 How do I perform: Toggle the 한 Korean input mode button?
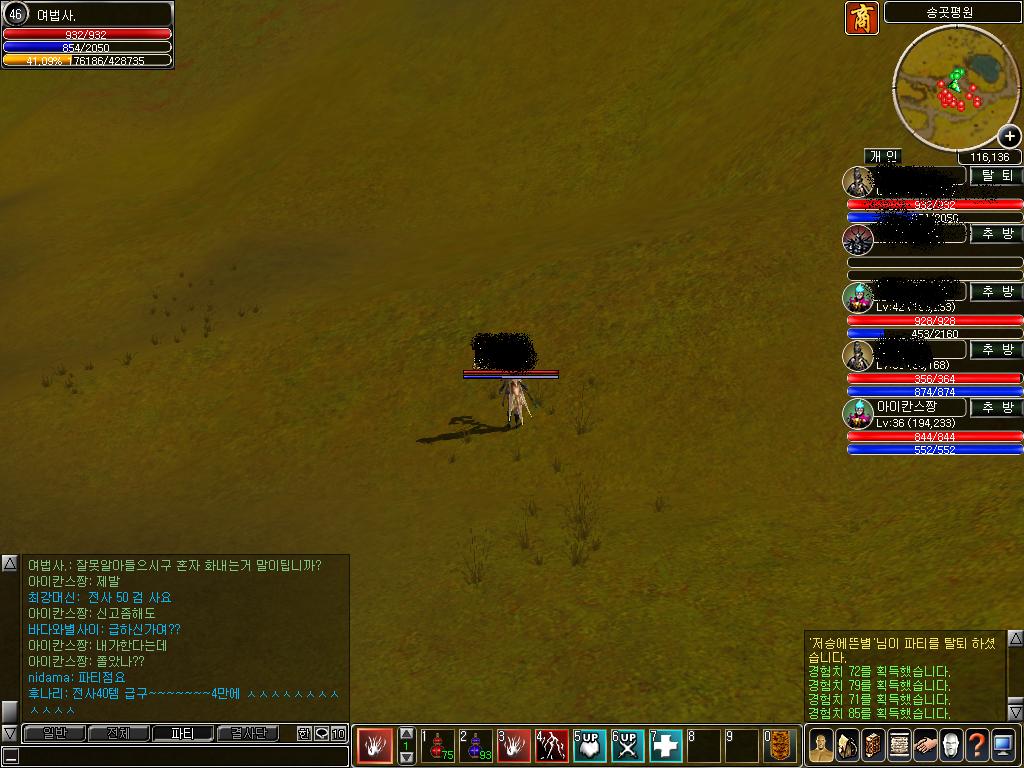[x=304, y=734]
